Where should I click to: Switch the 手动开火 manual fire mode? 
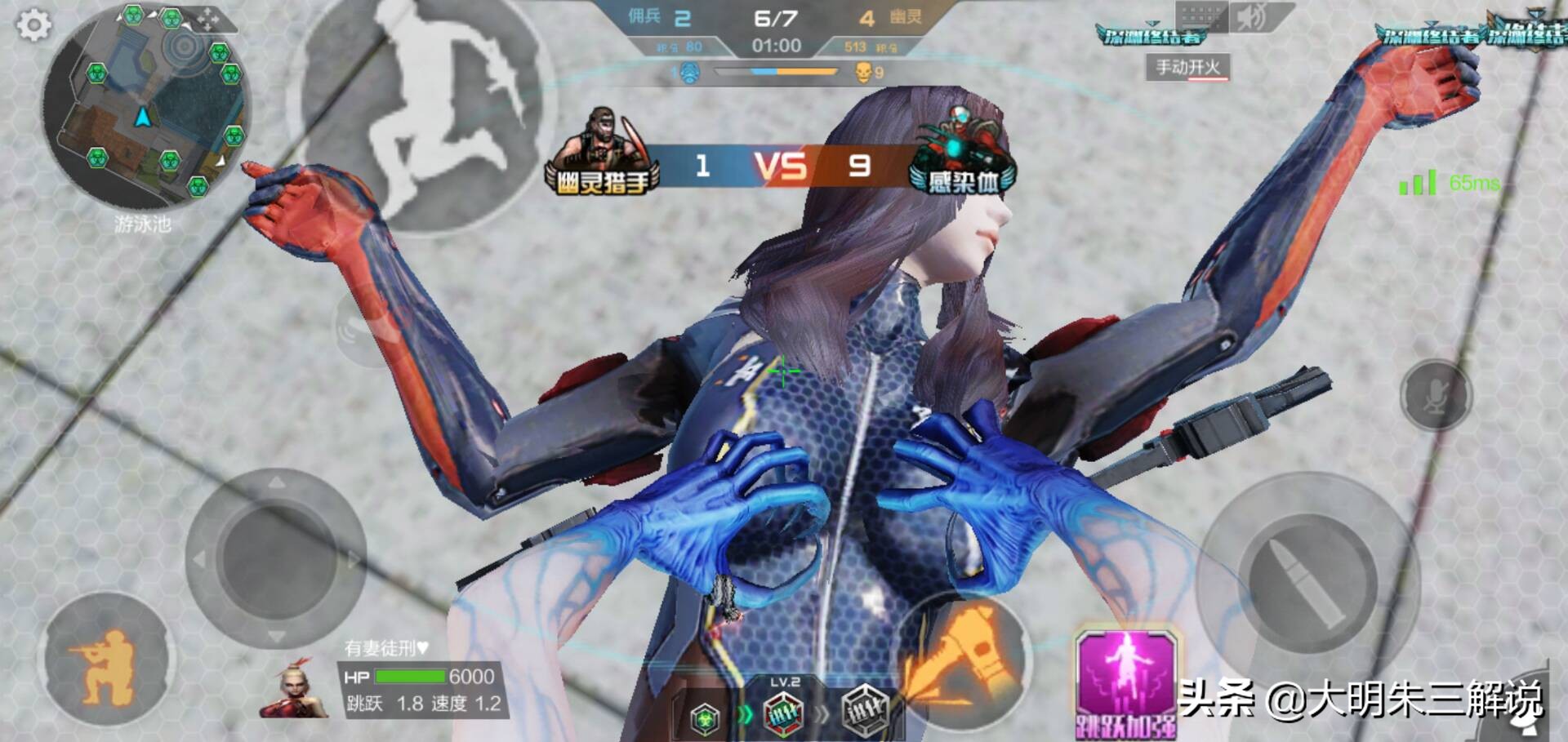tap(1187, 67)
